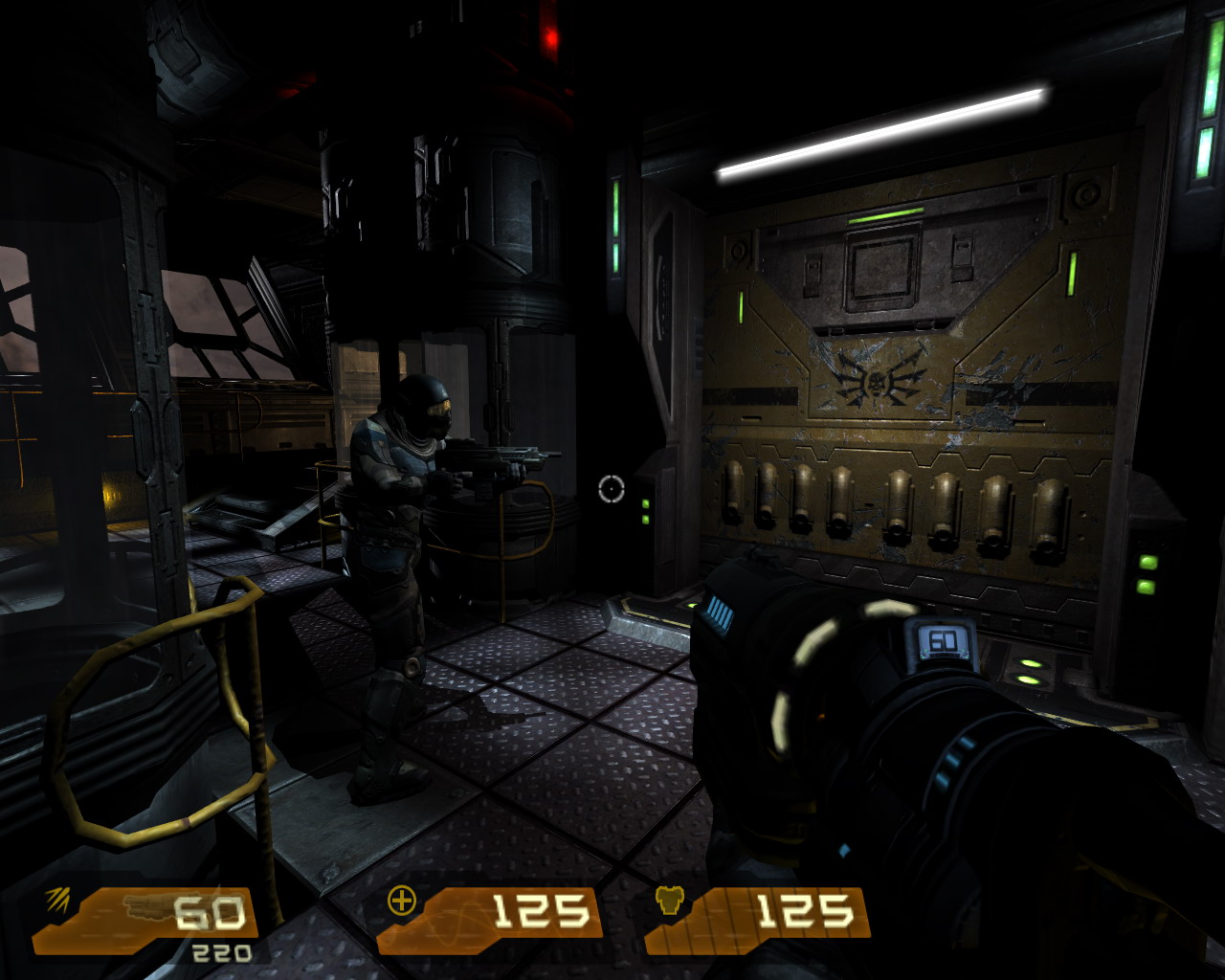Click the armor vest icon
The height and width of the screenshot is (980, 1225).
coord(669,902)
